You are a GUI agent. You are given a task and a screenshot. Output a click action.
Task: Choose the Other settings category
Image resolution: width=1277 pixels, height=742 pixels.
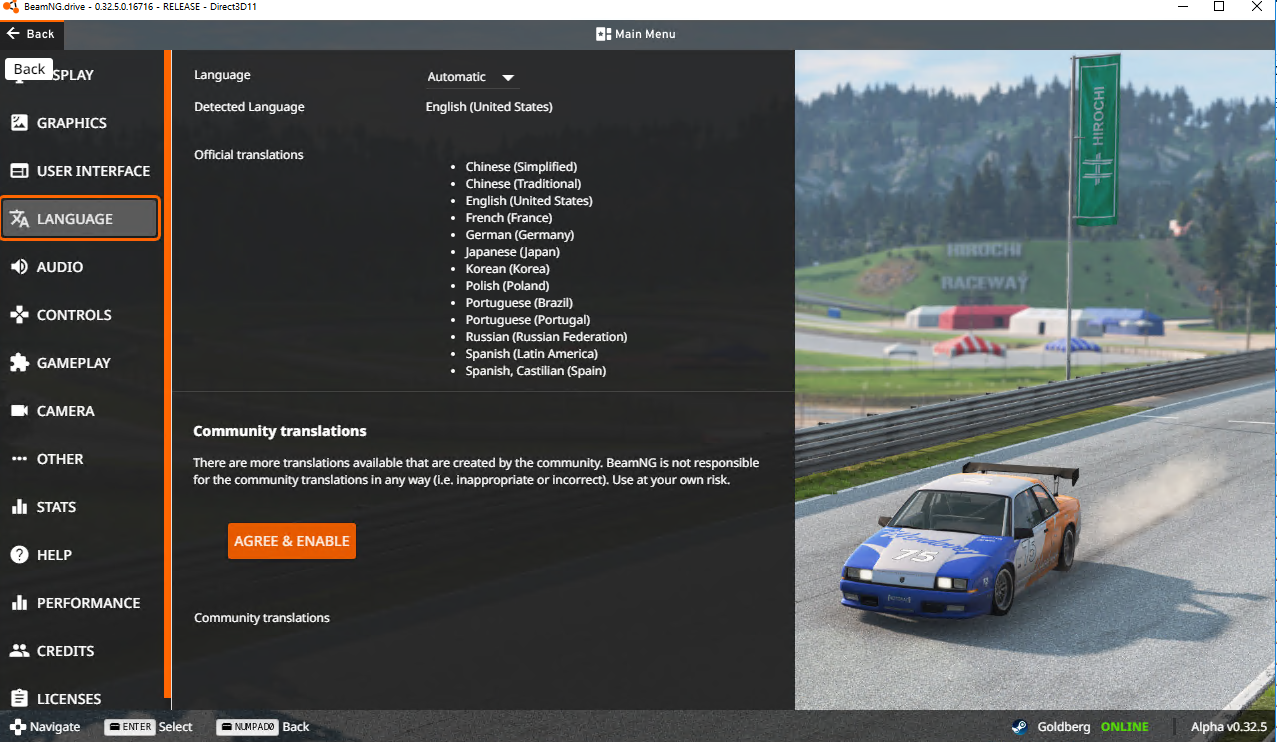[60, 459]
